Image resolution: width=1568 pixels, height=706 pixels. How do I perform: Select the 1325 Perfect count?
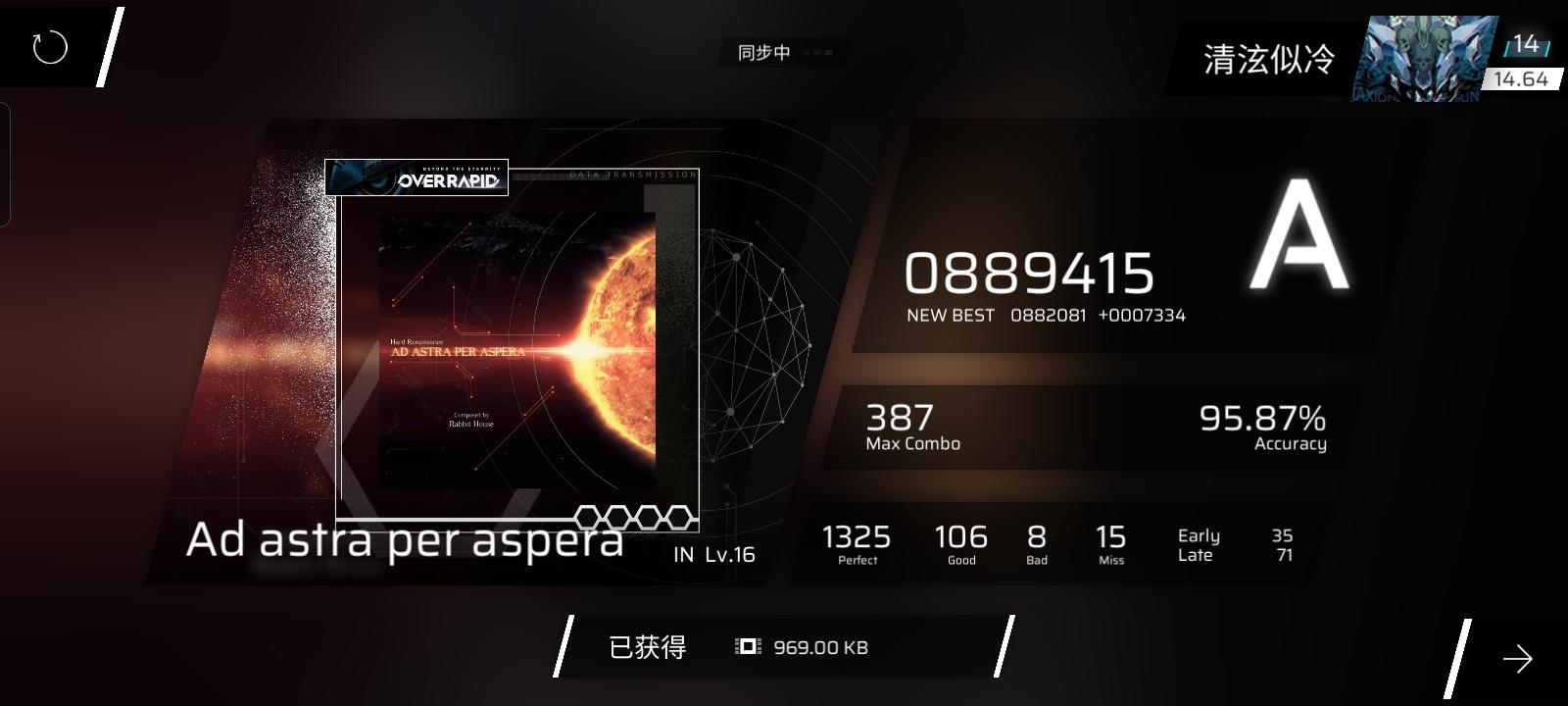point(857,542)
